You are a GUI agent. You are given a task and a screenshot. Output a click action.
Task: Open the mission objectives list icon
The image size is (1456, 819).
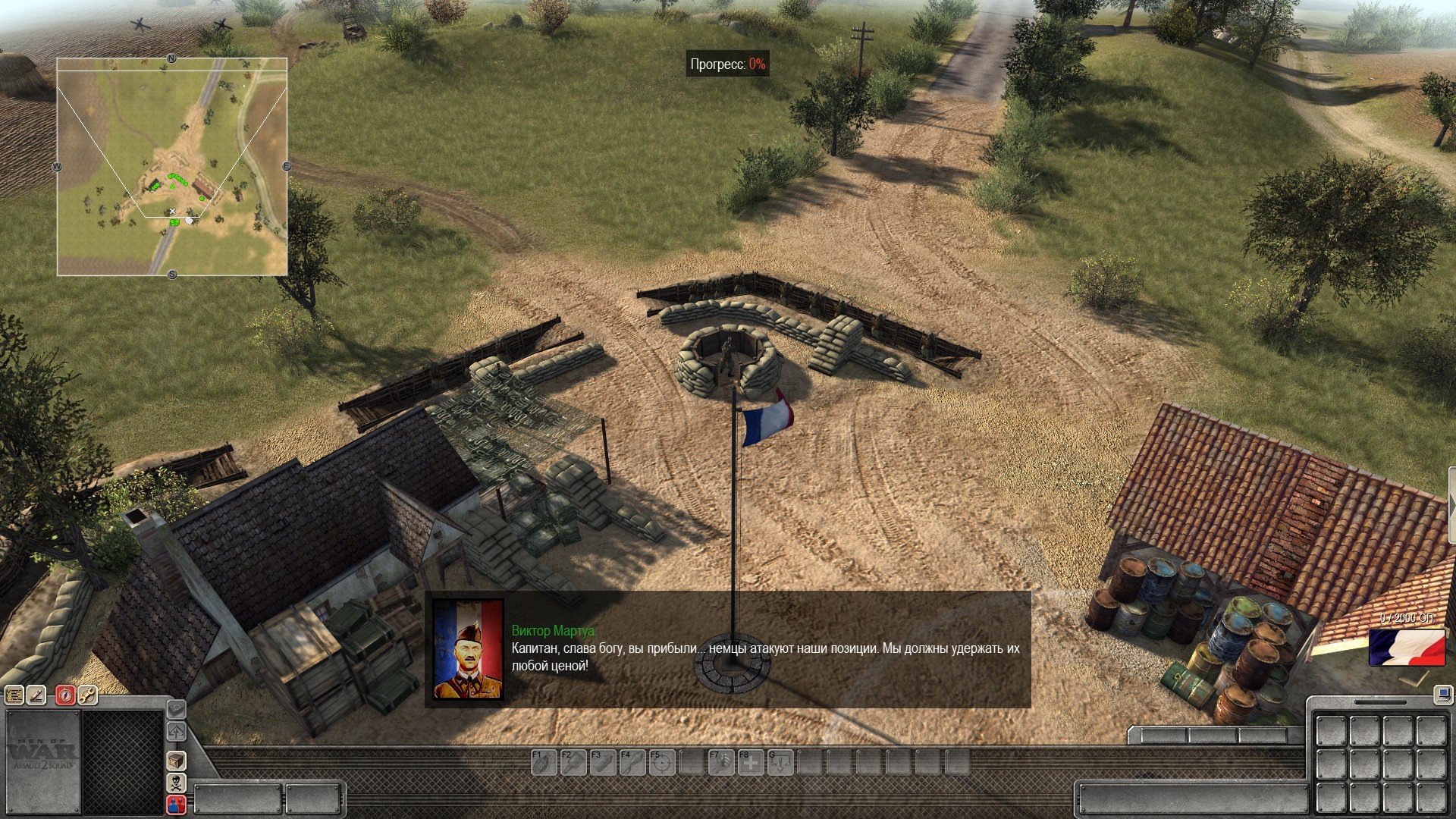point(14,695)
